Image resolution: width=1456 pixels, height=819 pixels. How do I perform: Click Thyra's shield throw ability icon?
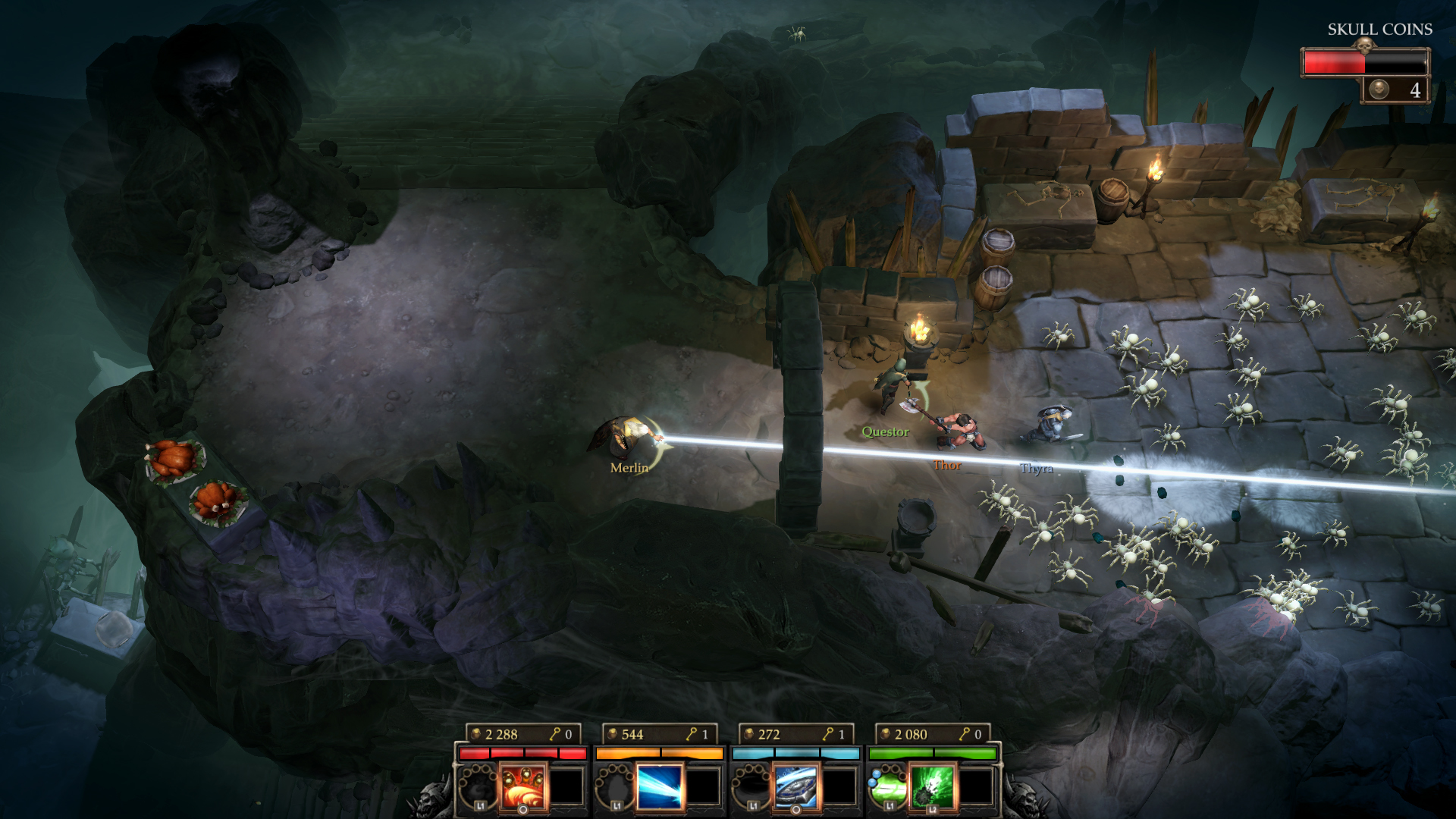coord(797,789)
